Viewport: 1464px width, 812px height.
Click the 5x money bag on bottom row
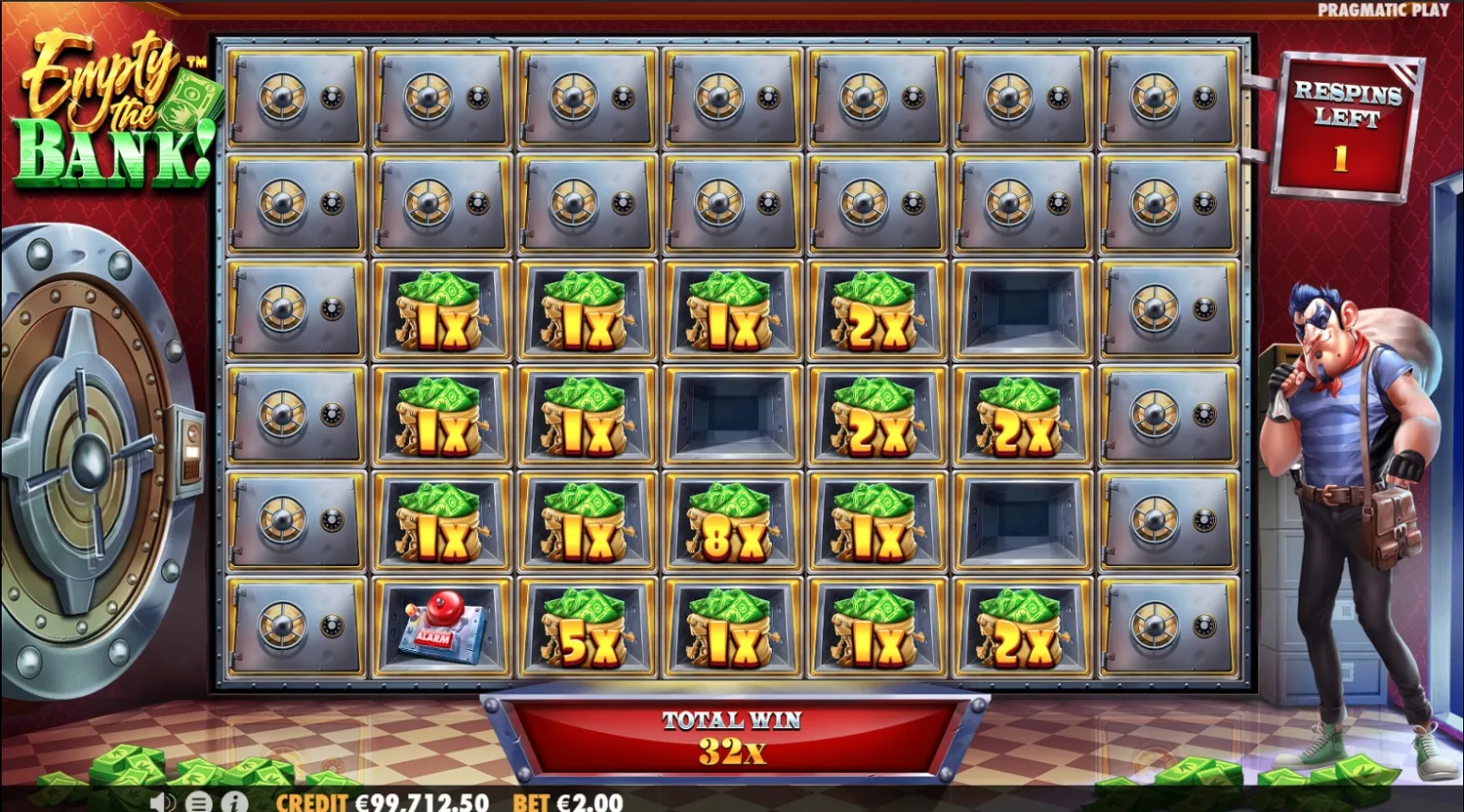(x=587, y=629)
